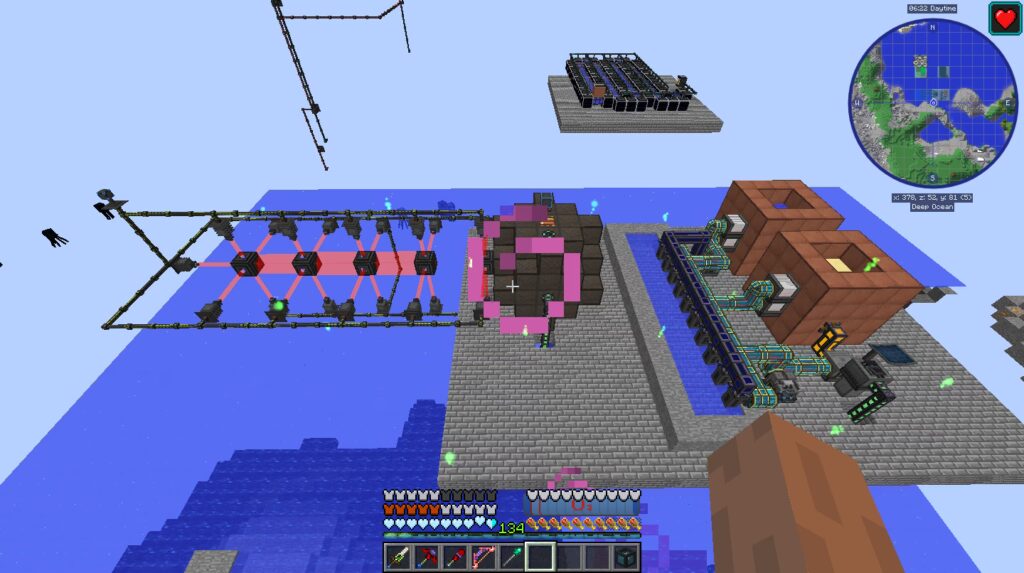
Task: Select the pink bow hotbar slot
Action: (x=484, y=556)
